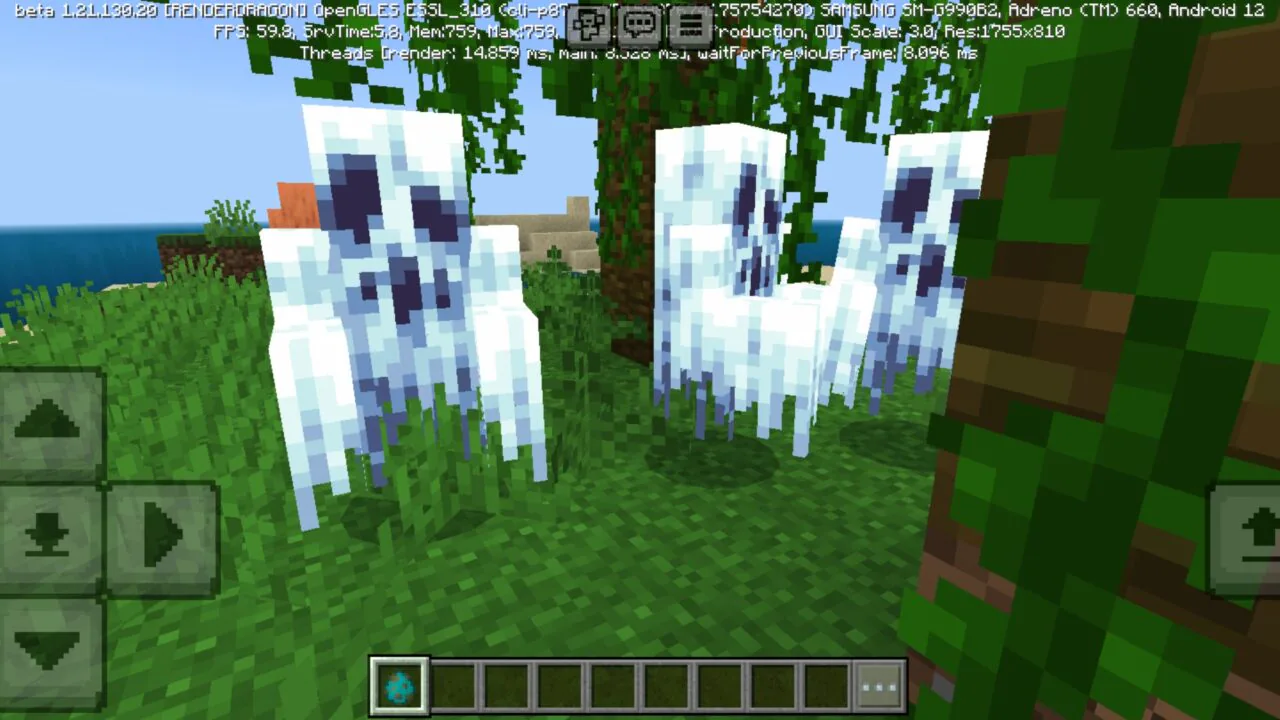
Task: Select the last hotbar slot before ellipsis
Action: (826, 684)
